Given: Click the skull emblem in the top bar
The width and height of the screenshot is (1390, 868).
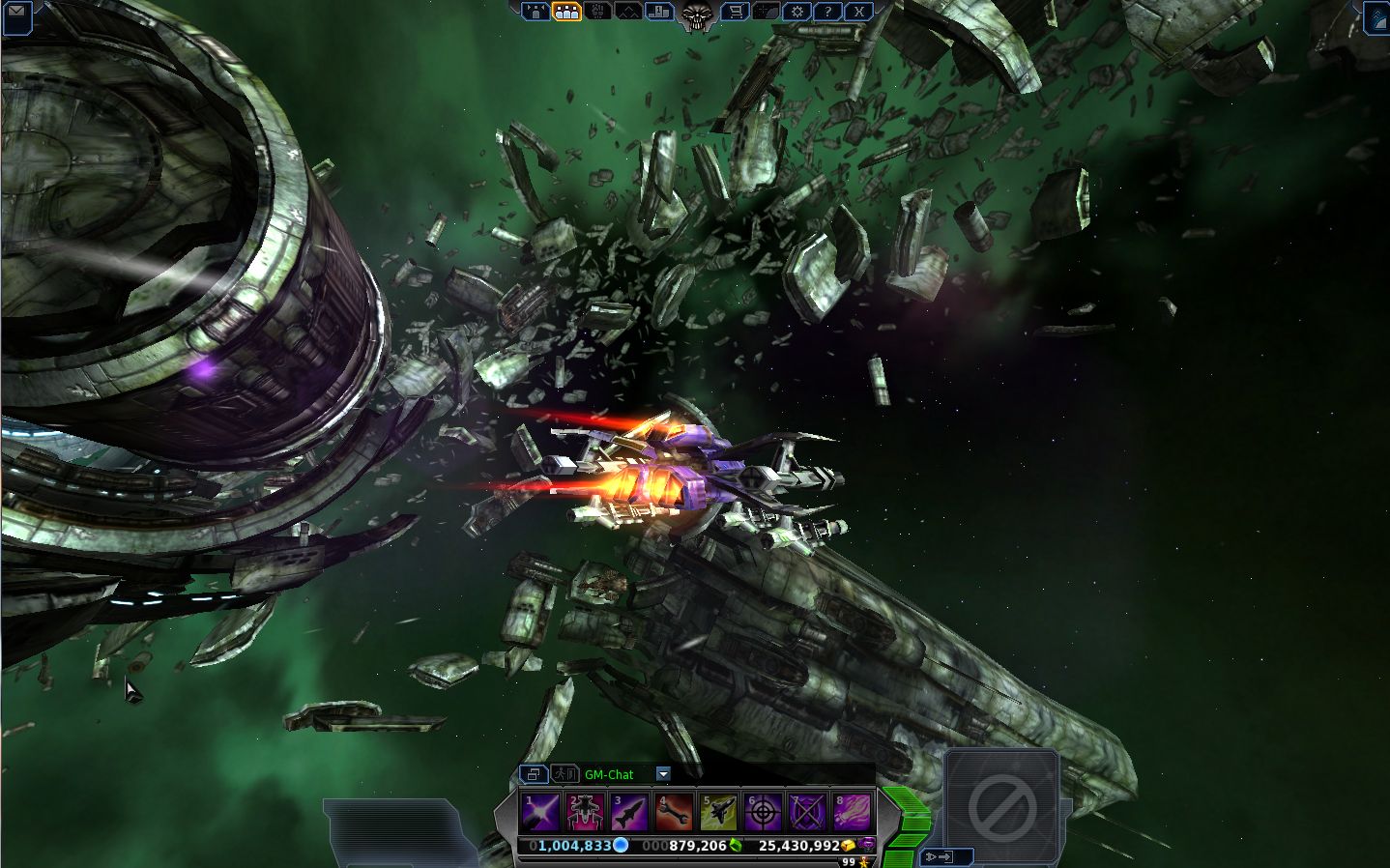Looking at the screenshot, I should [x=696, y=14].
